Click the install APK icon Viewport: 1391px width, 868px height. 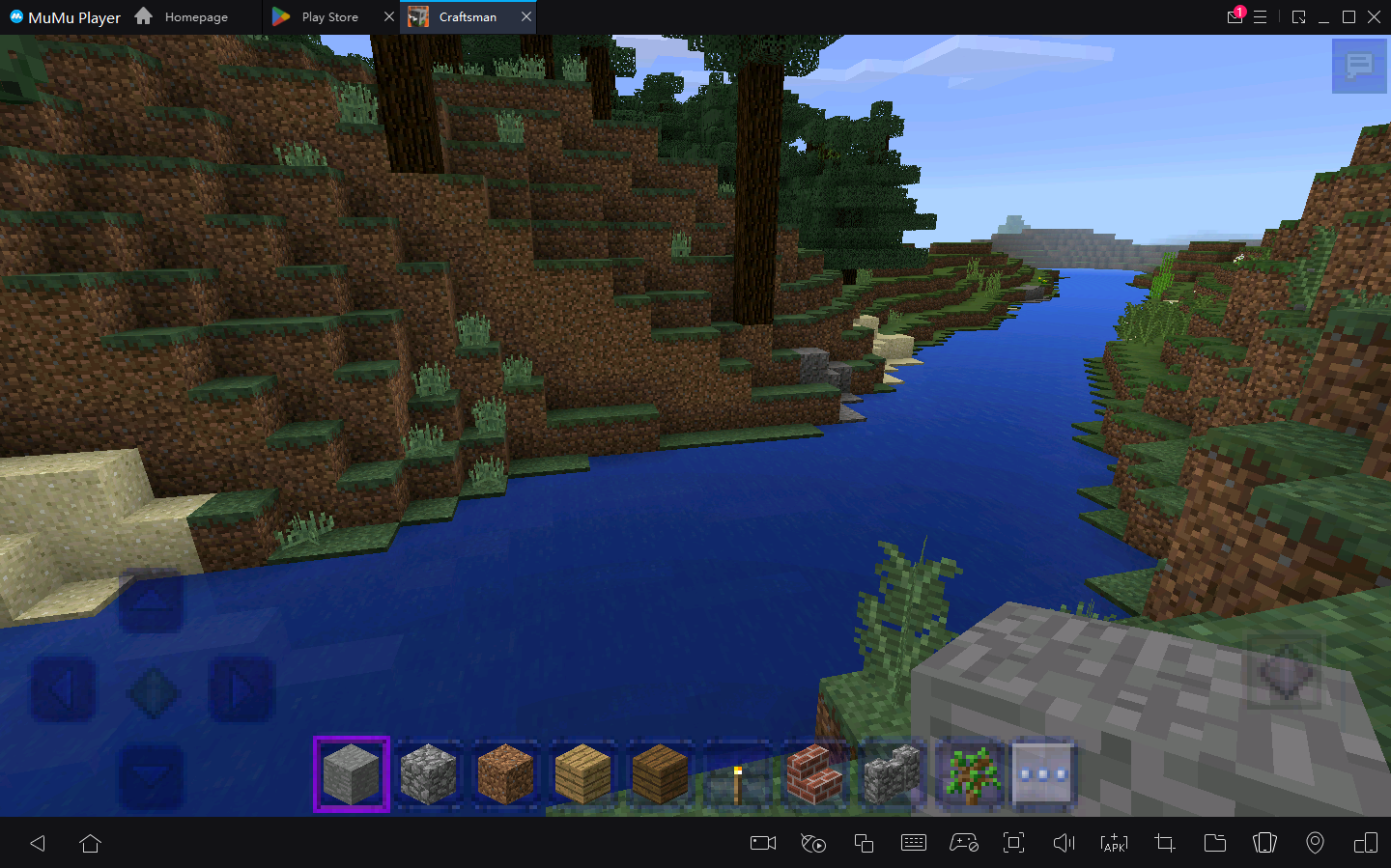click(x=1114, y=843)
